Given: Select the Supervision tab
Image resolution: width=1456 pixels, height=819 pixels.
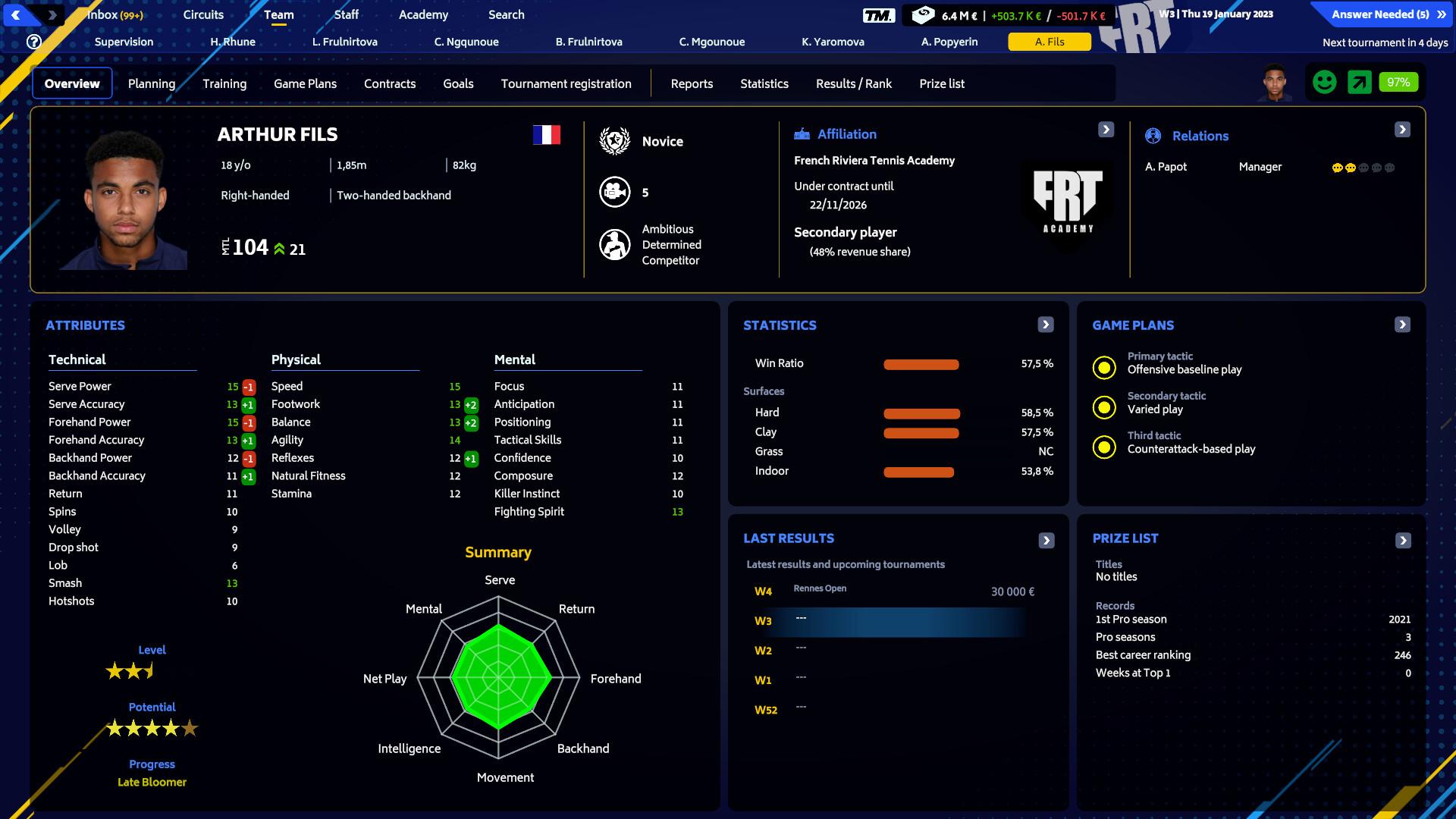Looking at the screenshot, I should pyautogui.click(x=124, y=42).
